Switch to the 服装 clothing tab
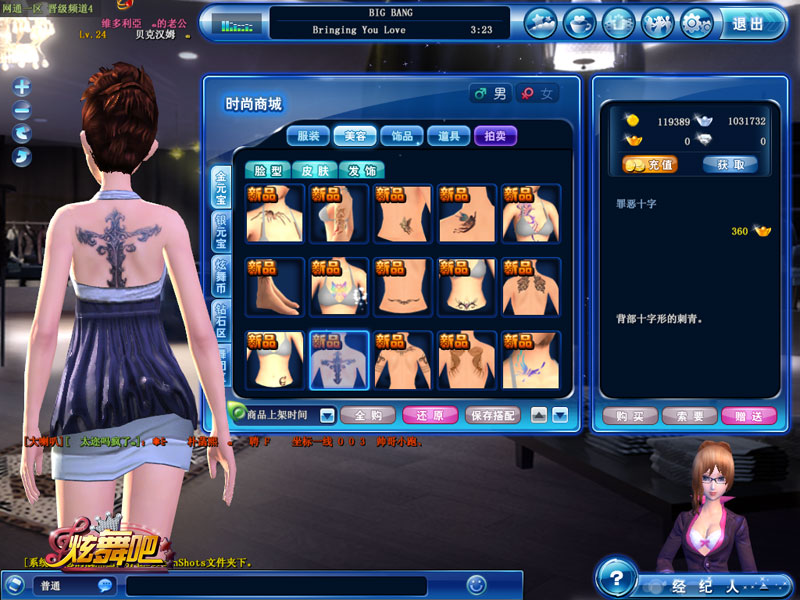 [x=309, y=136]
